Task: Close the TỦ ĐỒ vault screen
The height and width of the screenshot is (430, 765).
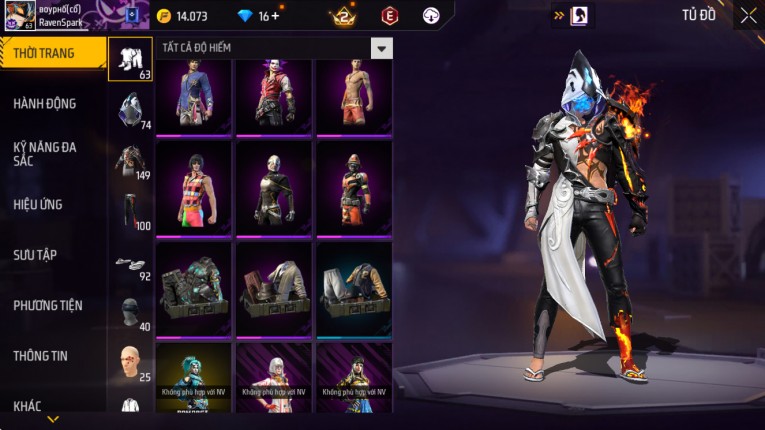Action: click(x=748, y=15)
